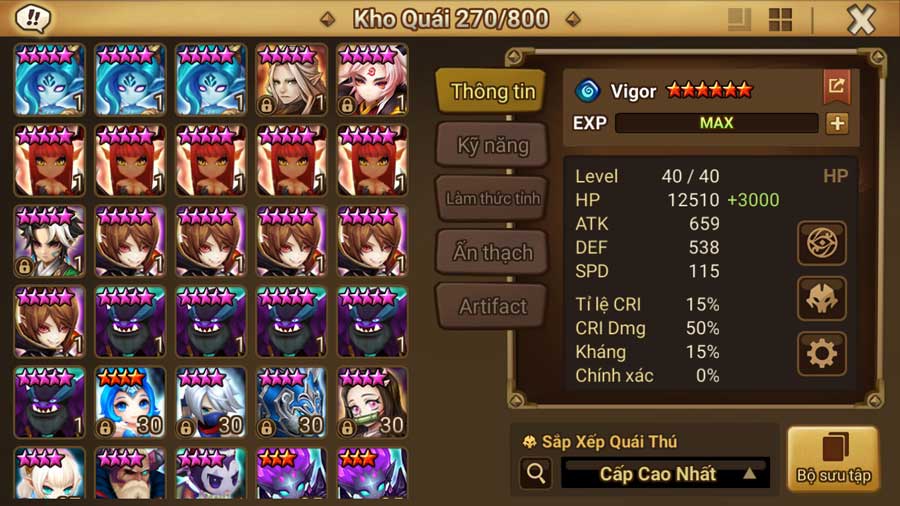Screen dimensions: 900x506
Task: Choose the masked dark-haired girl level 30
Action: [x=372, y=402]
